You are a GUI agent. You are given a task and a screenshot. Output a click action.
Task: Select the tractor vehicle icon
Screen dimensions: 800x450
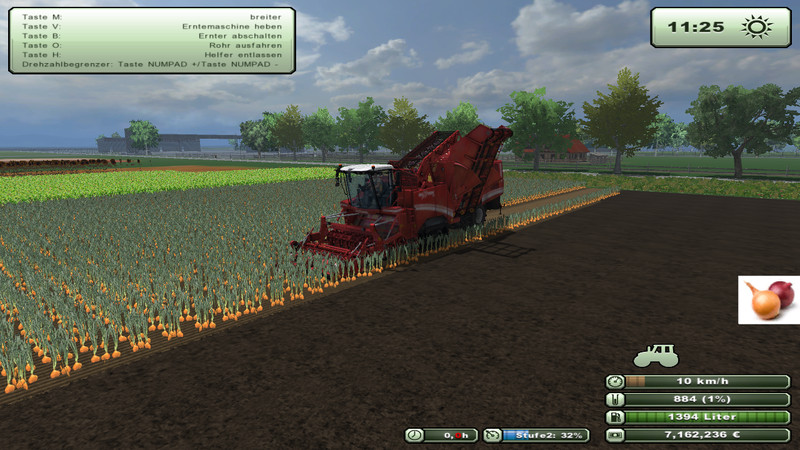(655, 355)
